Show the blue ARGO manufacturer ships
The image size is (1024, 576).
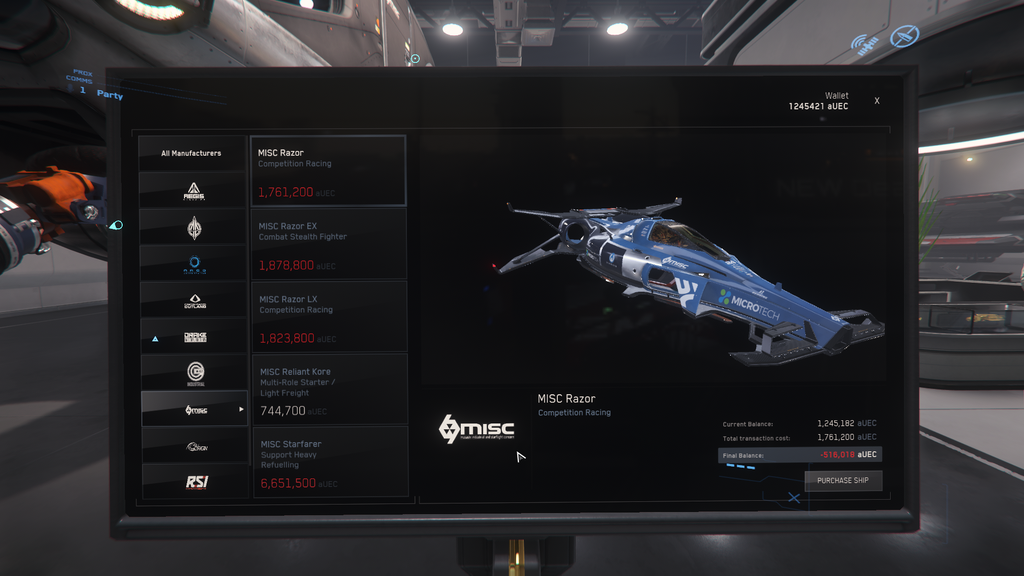[x=194, y=263]
